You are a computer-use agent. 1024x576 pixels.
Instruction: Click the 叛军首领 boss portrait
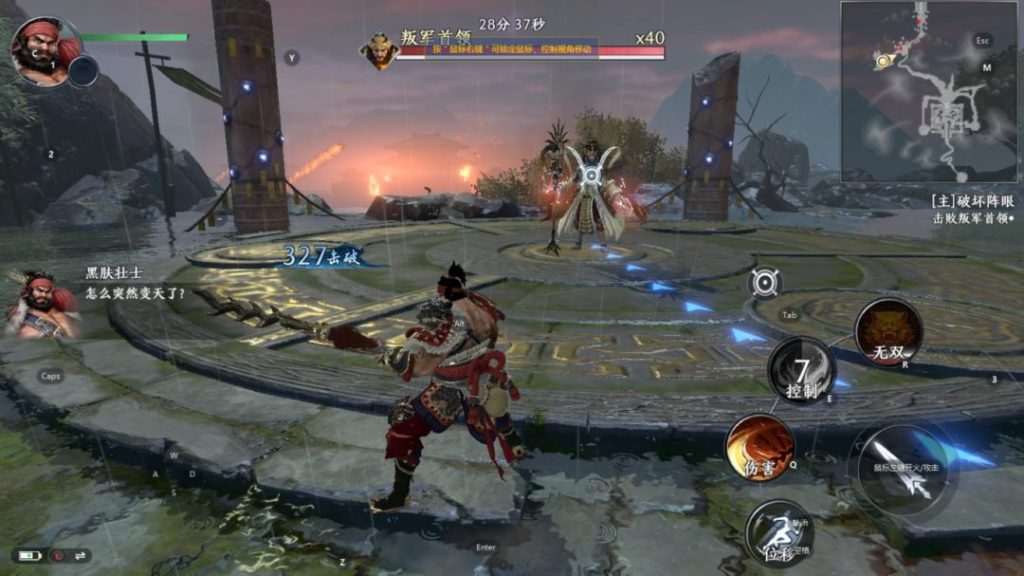click(380, 50)
